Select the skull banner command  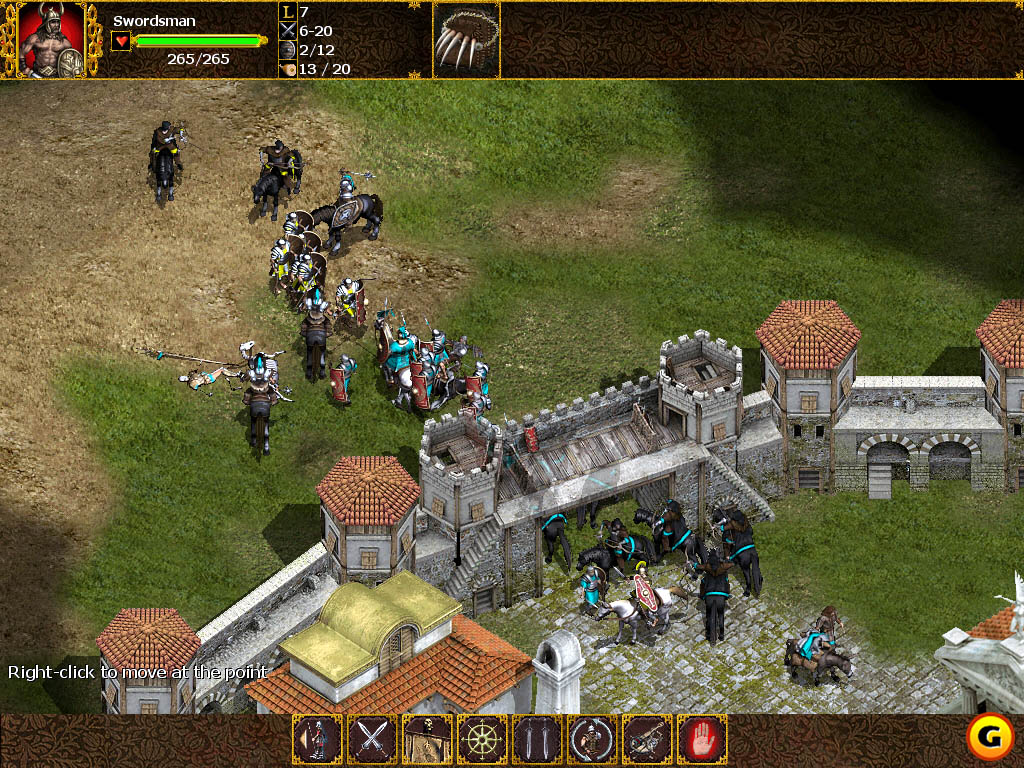point(427,740)
